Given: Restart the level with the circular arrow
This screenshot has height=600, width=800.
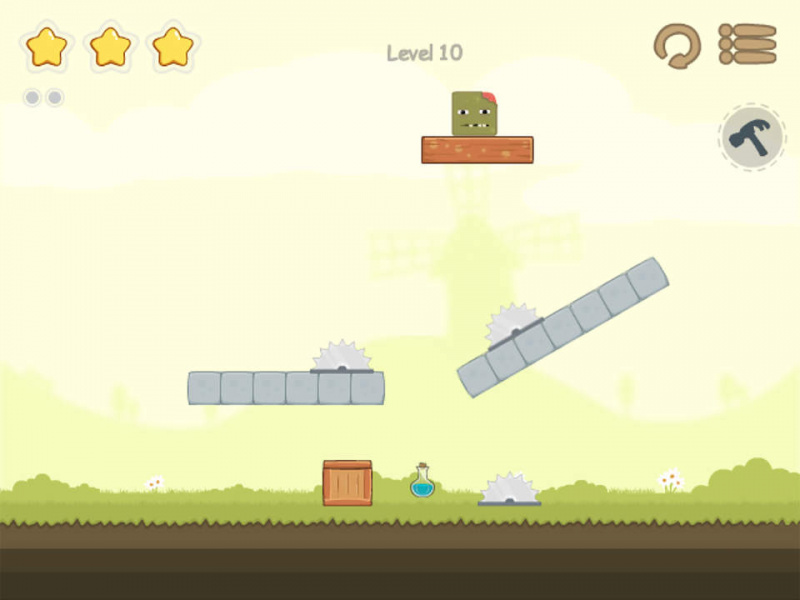Looking at the screenshot, I should 677,45.
